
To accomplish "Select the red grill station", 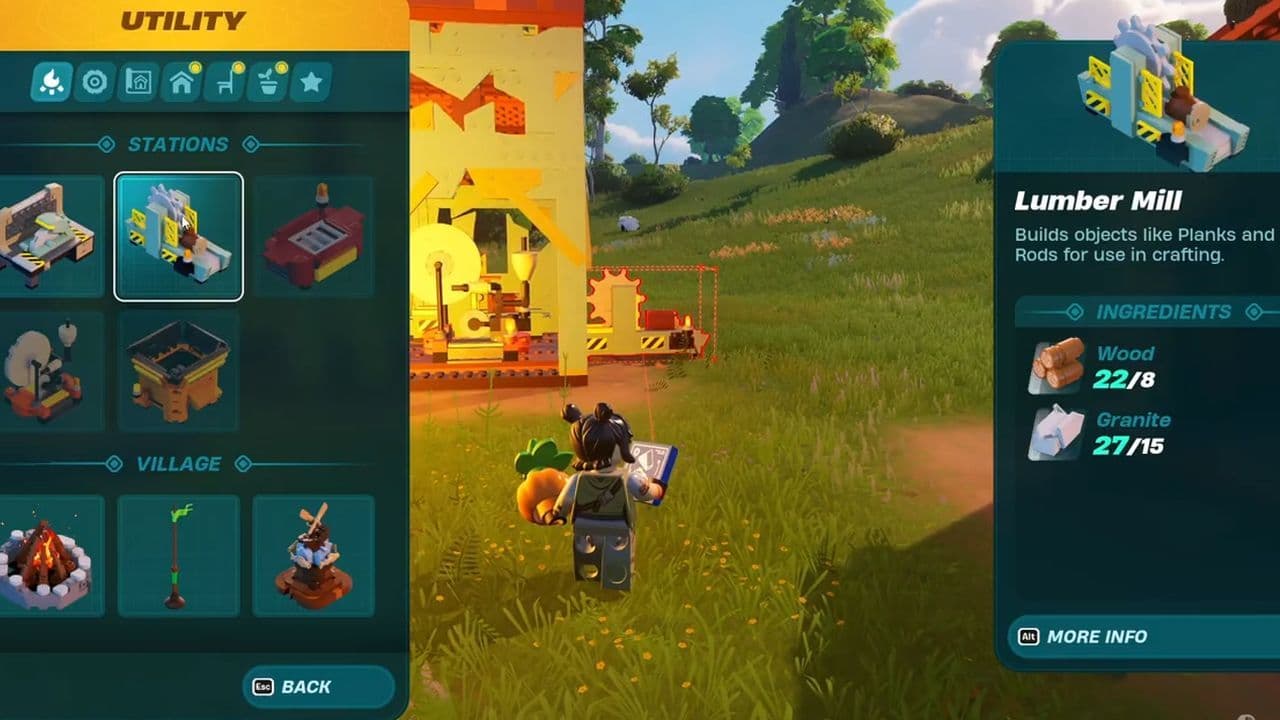I will (314, 234).
